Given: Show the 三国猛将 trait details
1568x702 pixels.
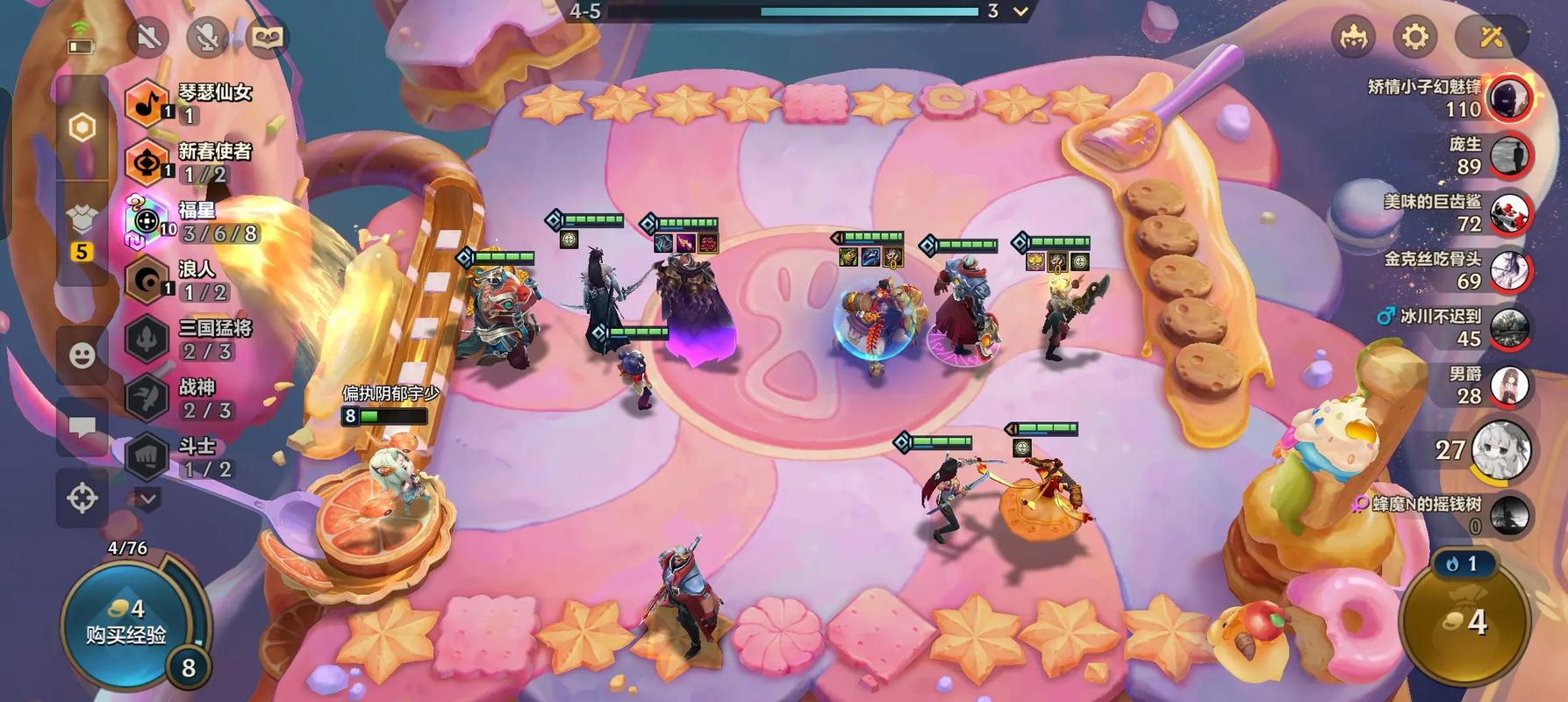Looking at the screenshot, I should click(x=188, y=338).
